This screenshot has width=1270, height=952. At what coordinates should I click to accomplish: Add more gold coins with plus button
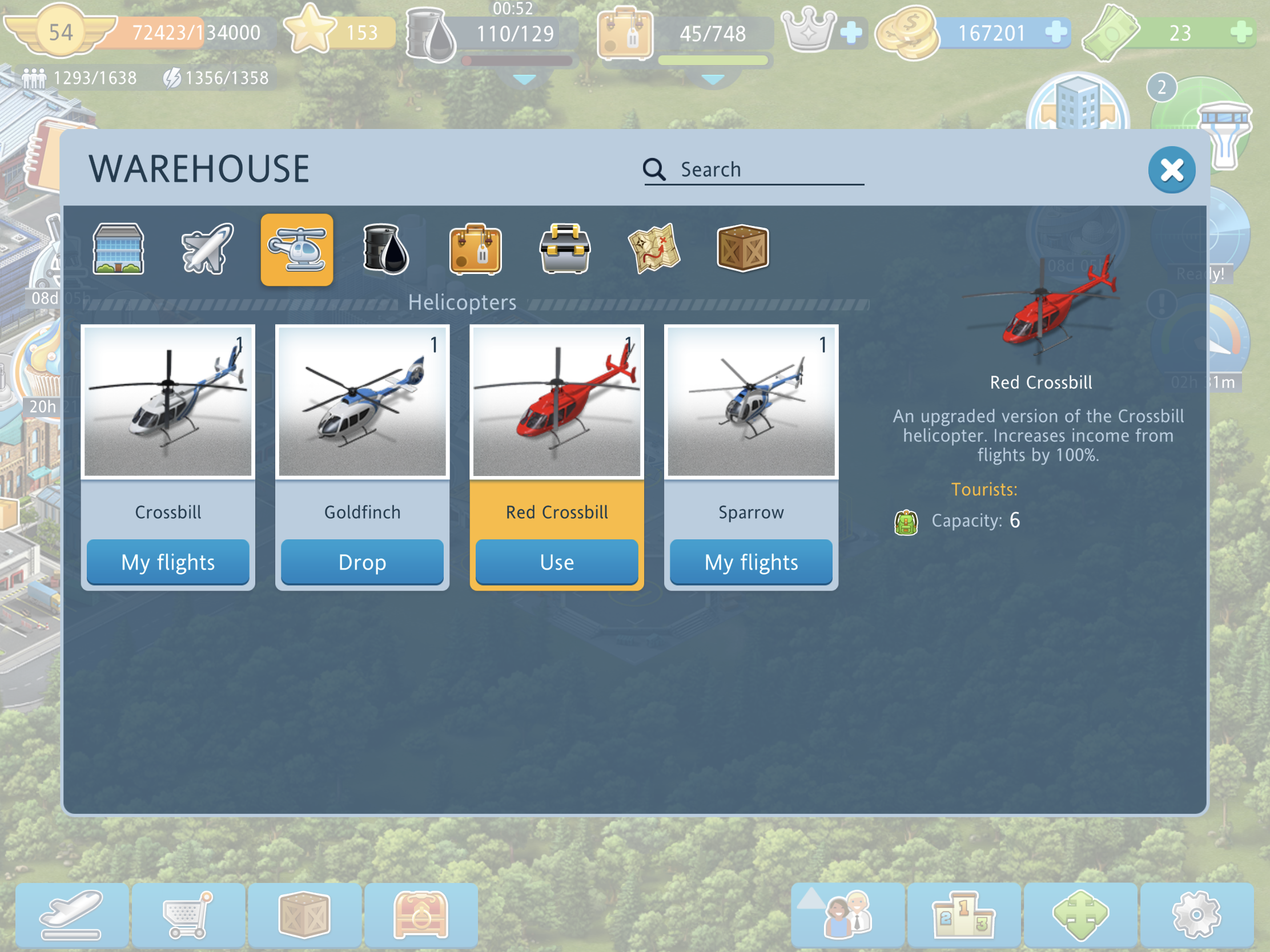point(1055,32)
